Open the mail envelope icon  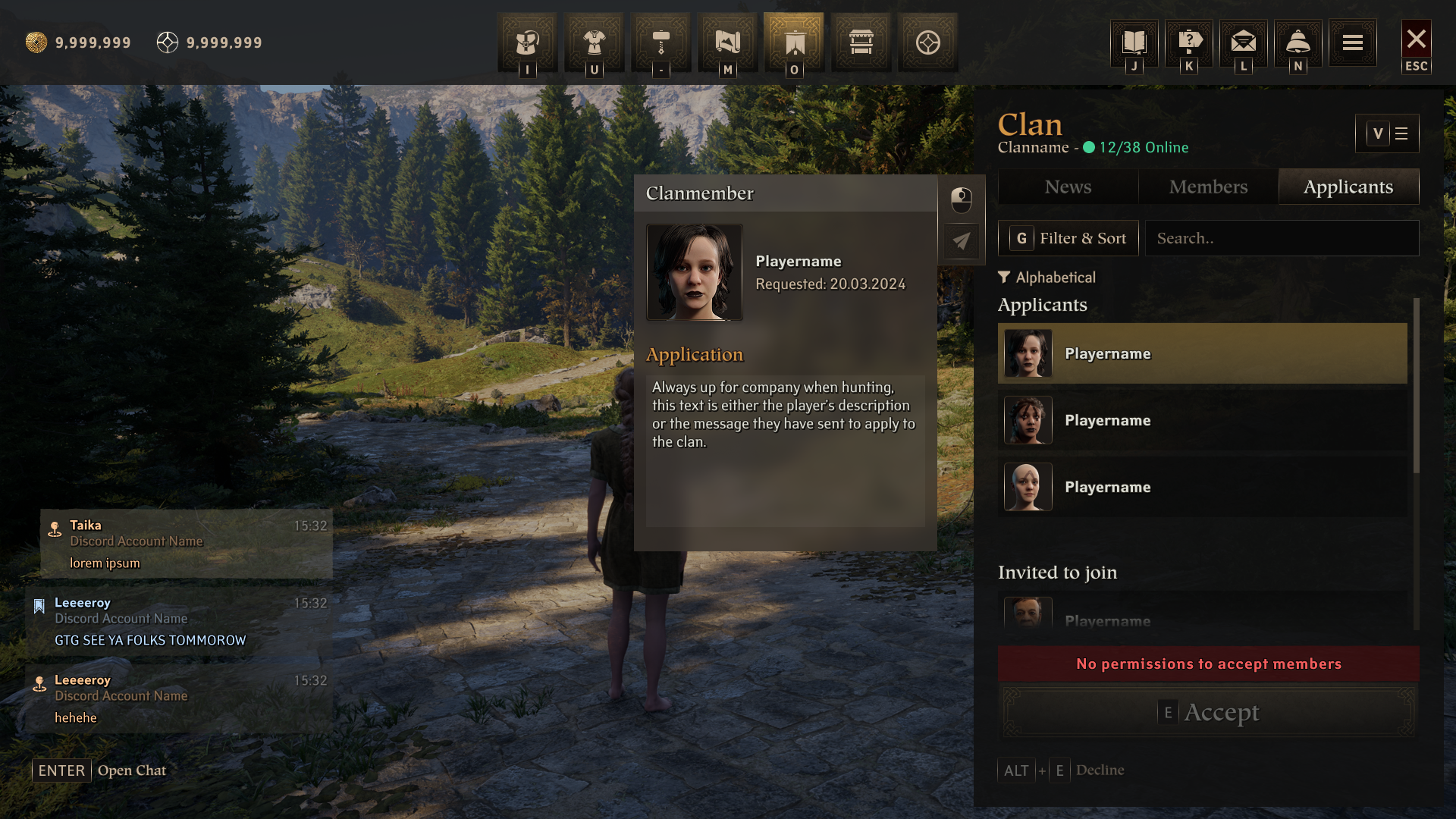tap(1244, 42)
